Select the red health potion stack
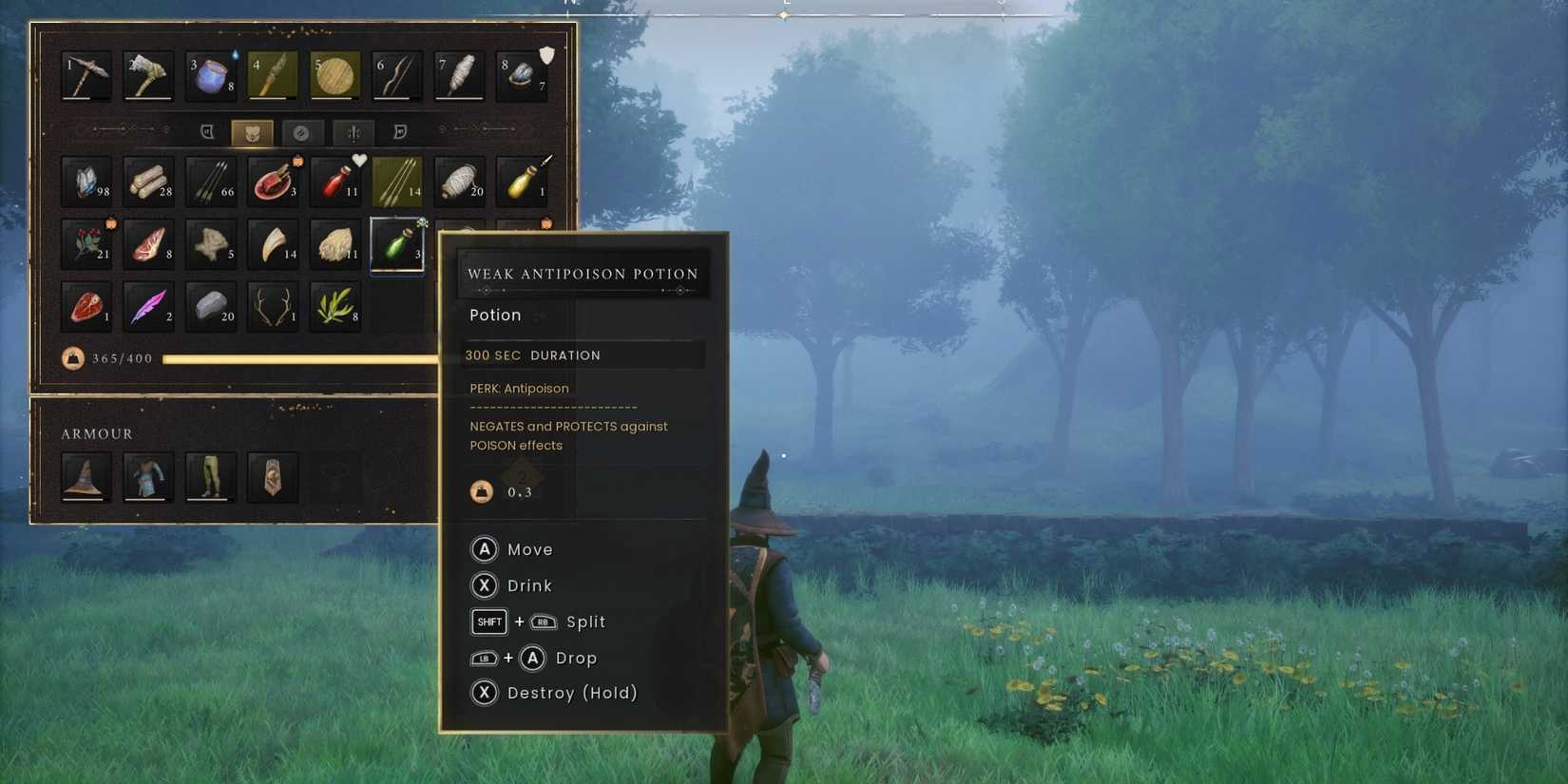This screenshot has height=784, width=1568. (x=335, y=181)
